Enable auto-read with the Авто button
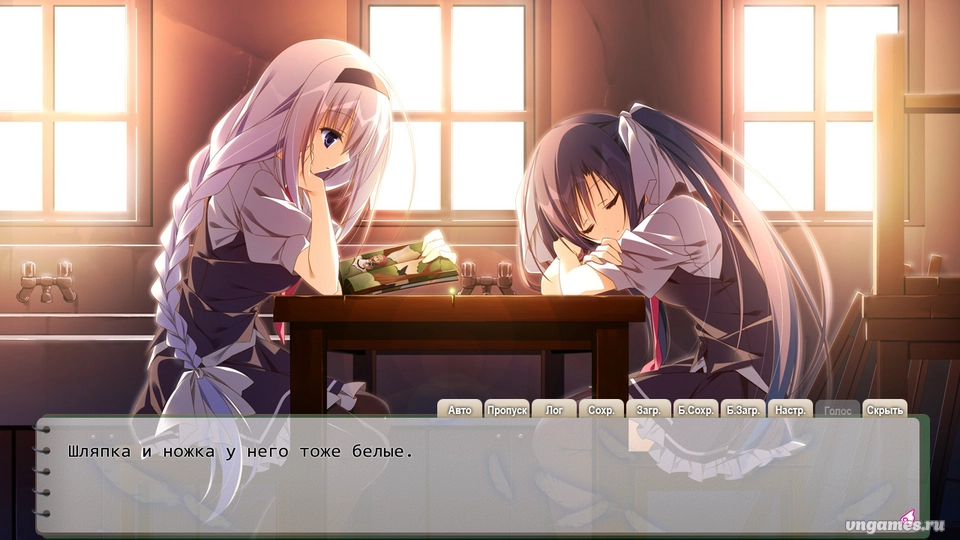960x540 pixels. pyautogui.click(x=459, y=410)
